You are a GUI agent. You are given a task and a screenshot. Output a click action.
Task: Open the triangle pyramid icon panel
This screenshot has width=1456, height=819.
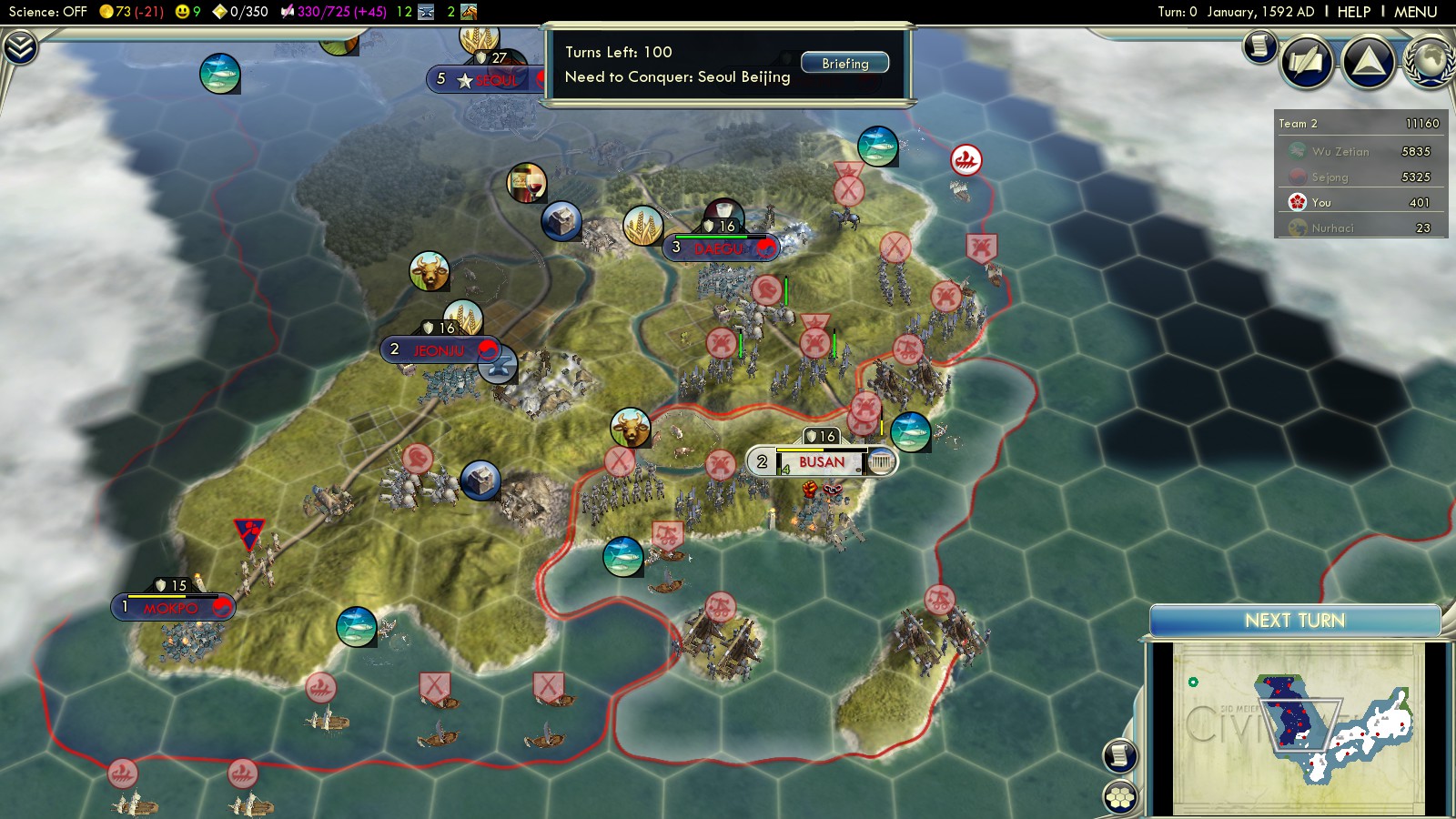pyautogui.click(x=1369, y=62)
